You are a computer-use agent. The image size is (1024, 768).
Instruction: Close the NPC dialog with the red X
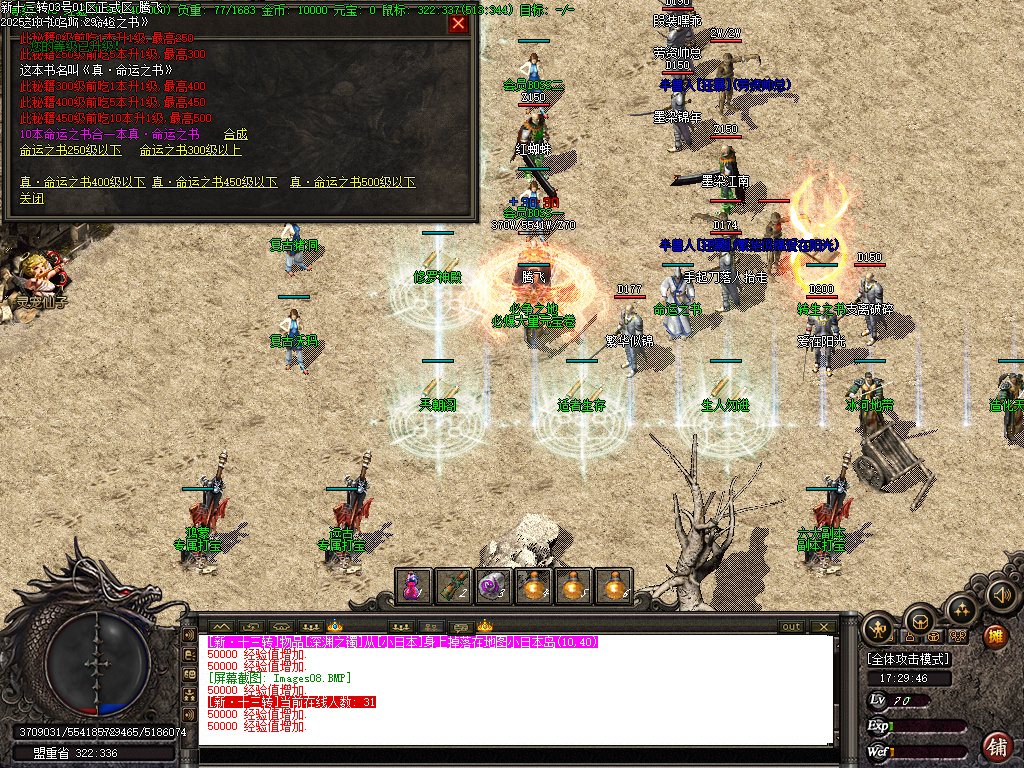click(458, 24)
